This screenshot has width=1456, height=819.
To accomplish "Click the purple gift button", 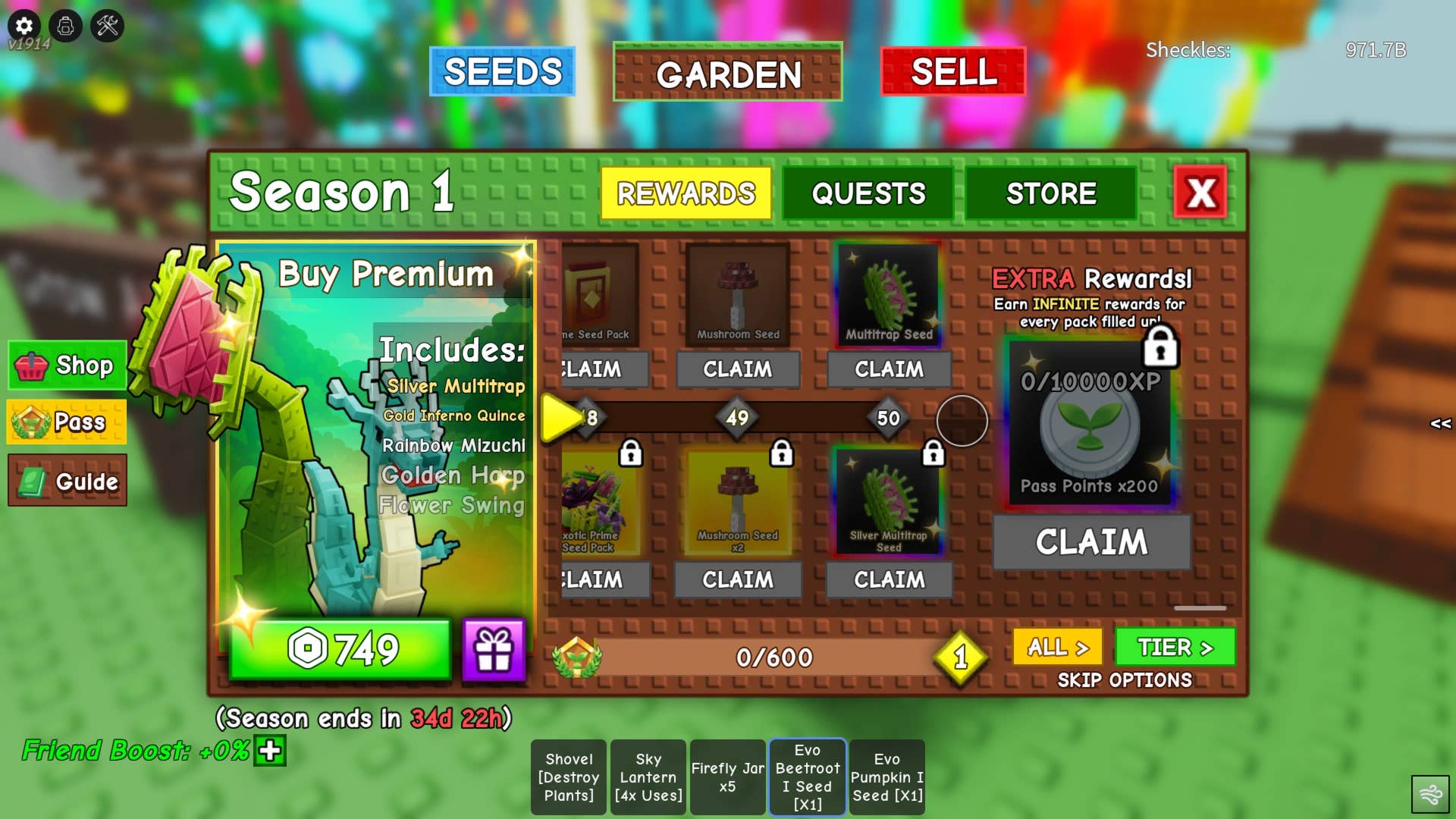I will 494,650.
